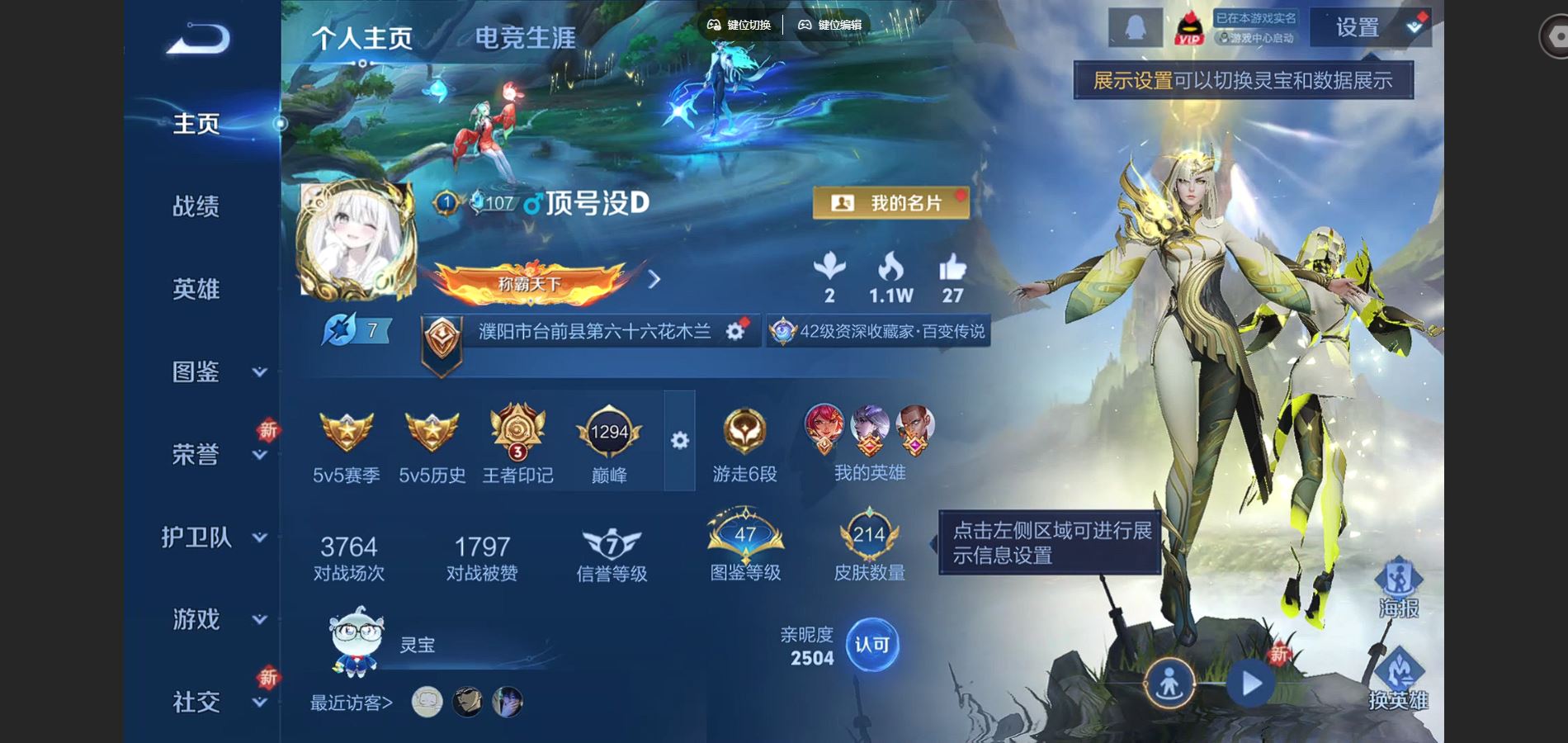
Task: Open 战绩 from the left sidebar
Action: click(196, 207)
